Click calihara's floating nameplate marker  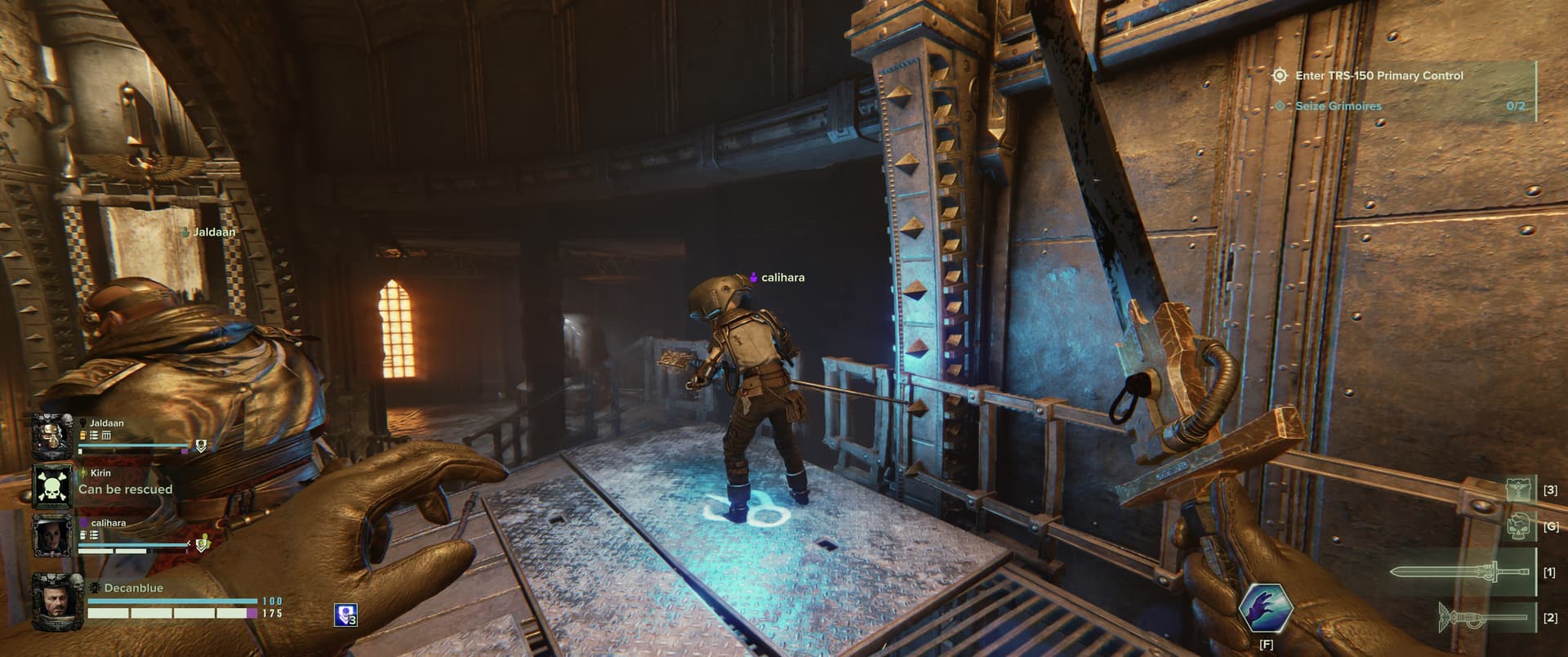[777, 278]
